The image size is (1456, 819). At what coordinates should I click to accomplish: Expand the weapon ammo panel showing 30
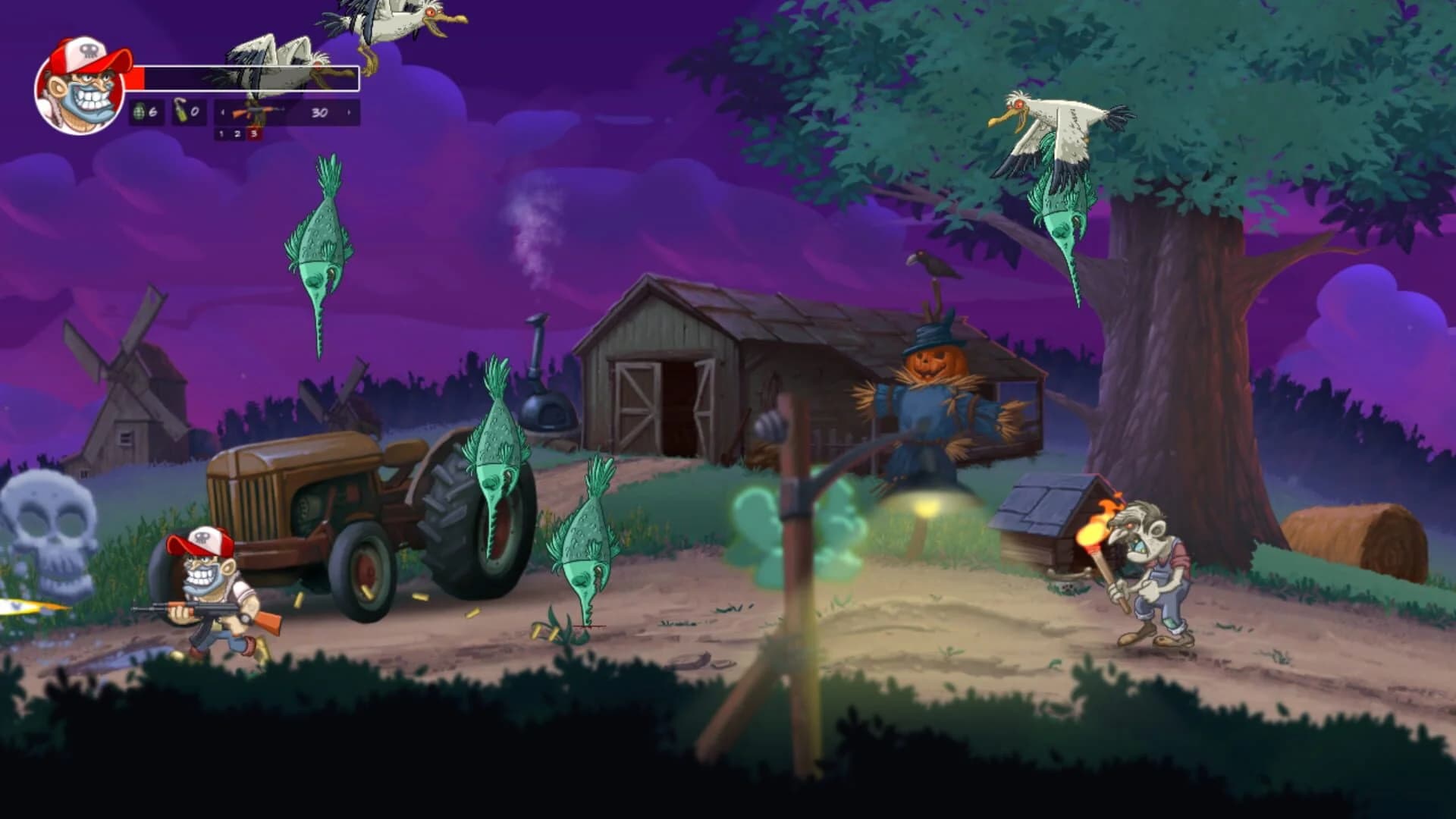click(318, 112)
